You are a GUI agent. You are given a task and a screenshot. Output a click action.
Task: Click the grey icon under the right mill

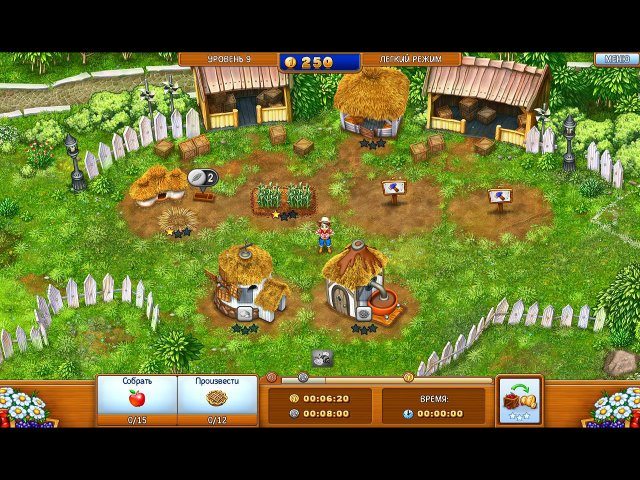point(362,312)
